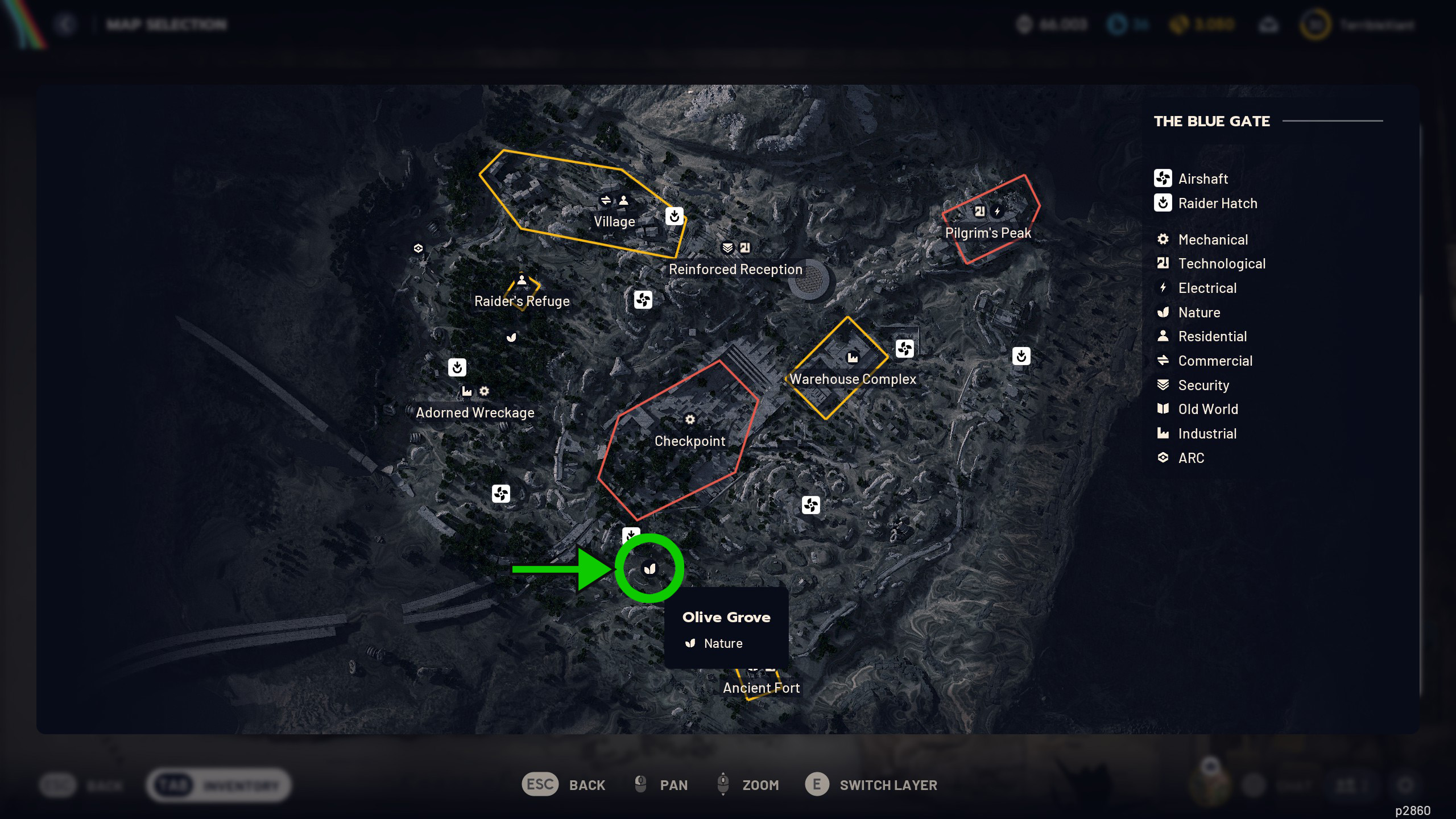The height and width of the screenshot is (819, 1456).
Task: Select the Adorned Wreckage location label
Action: click(x=475, y=412)
